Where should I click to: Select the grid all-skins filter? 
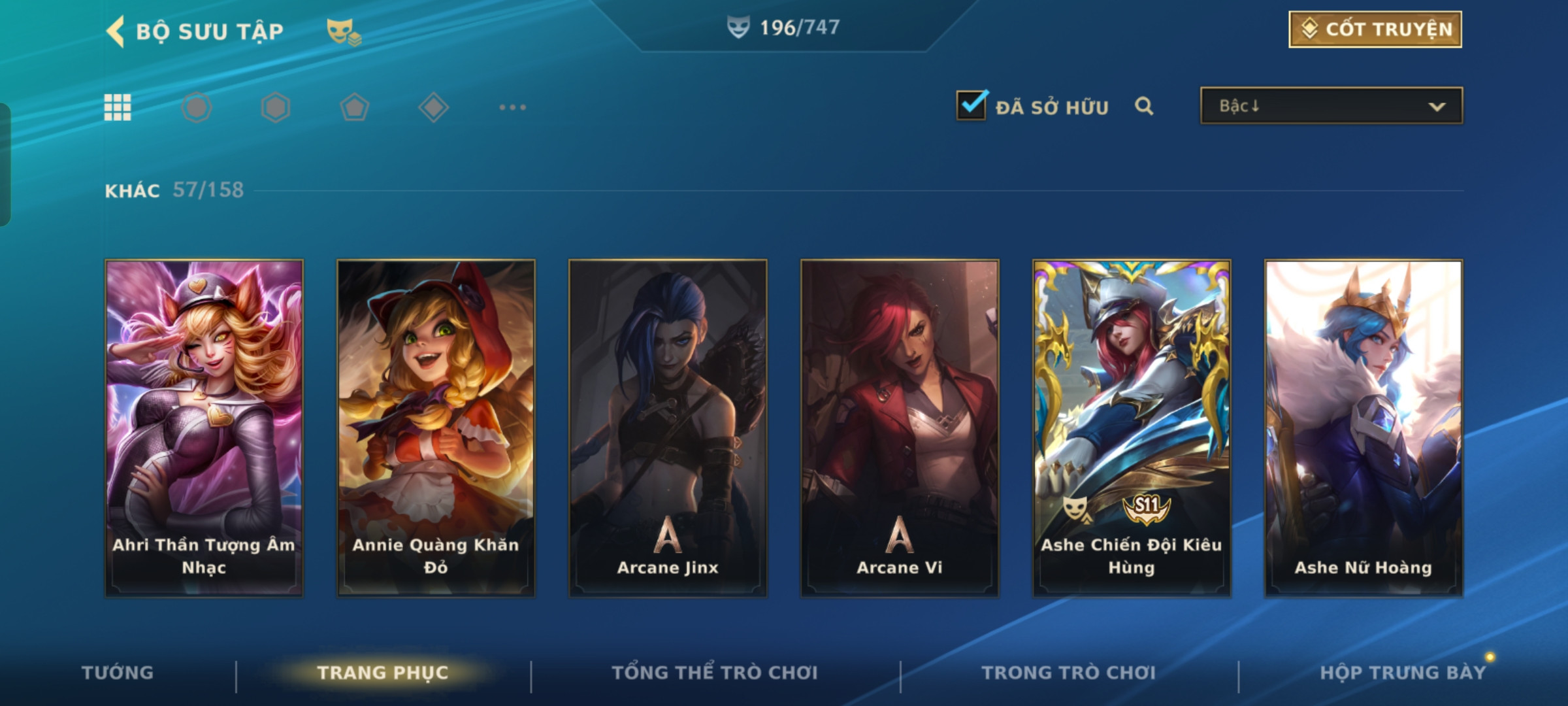(x=118, y=107)
